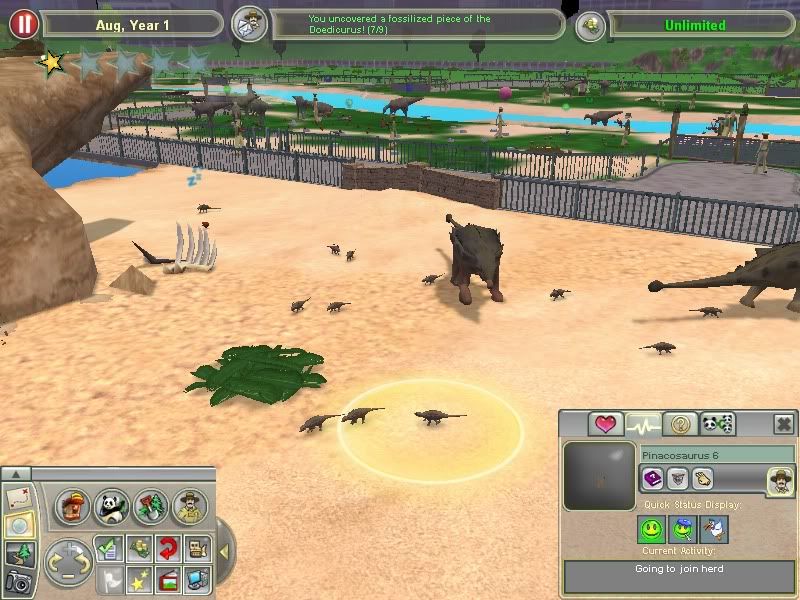Open the computer options menu
This screenshot has height=600, width=800.
point(197,577)
